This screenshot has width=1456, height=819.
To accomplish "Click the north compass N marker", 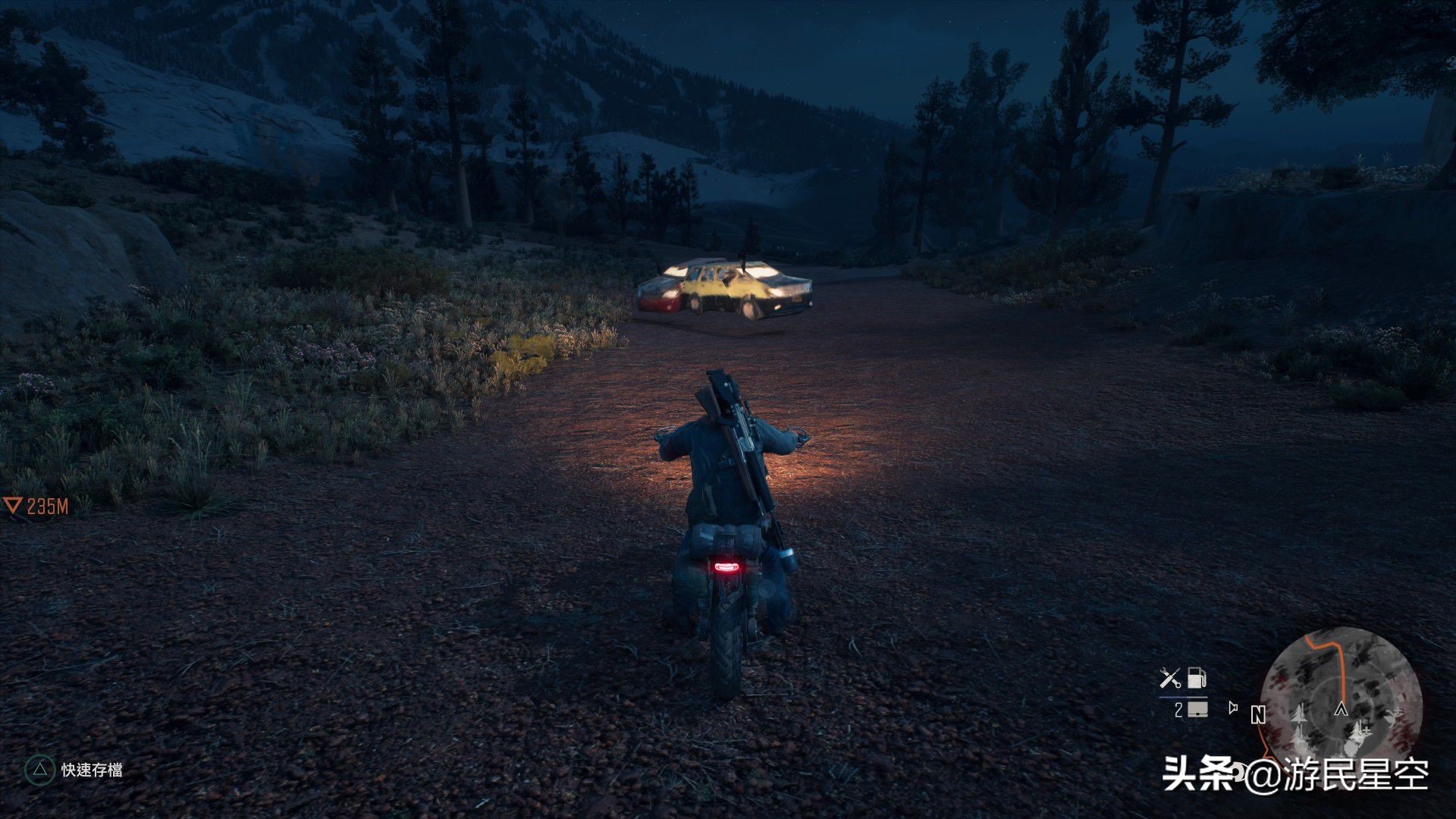I will coord(1259,714).
